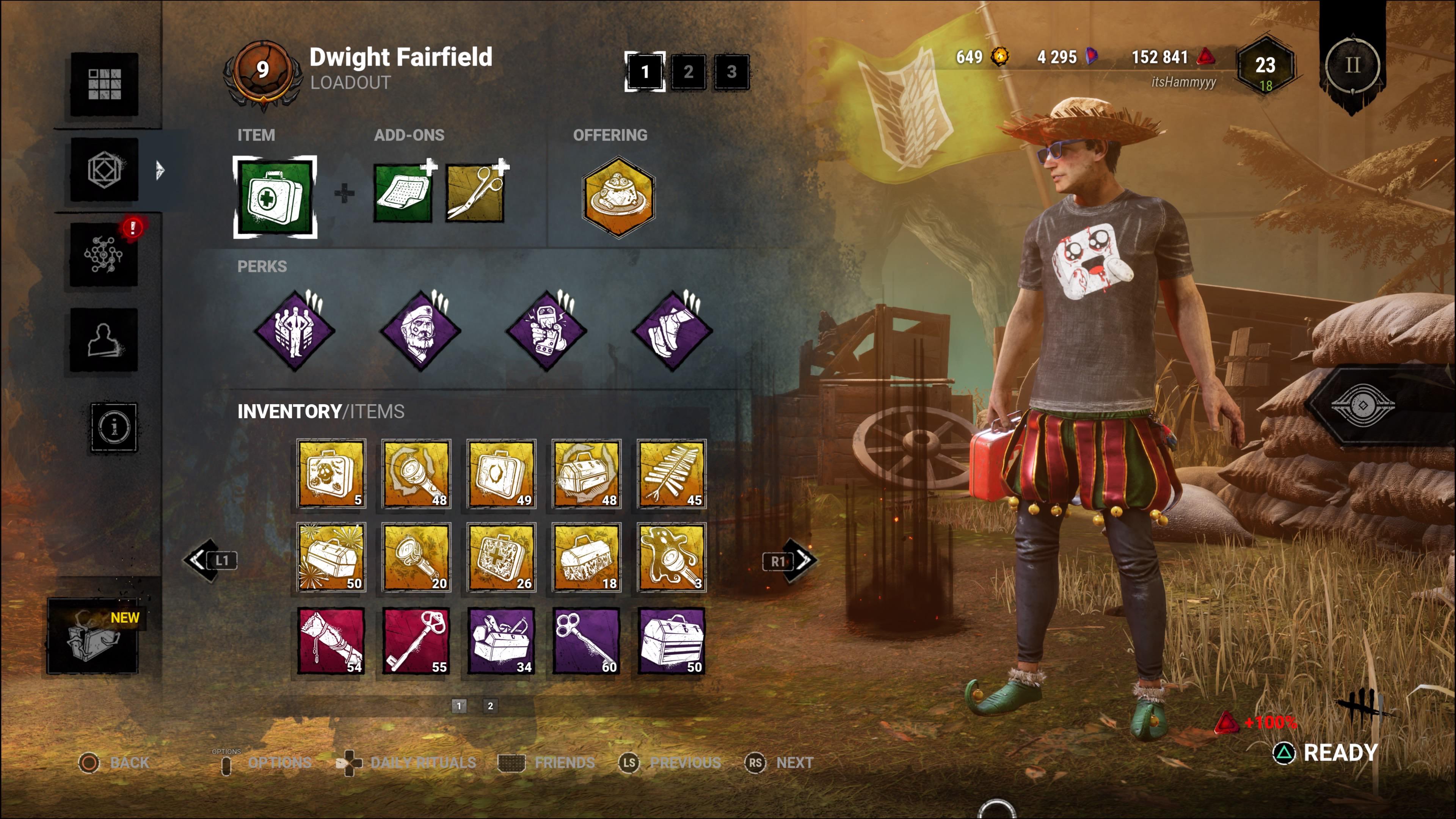Select the equipped green med-kit item slot
This screenshot has height=819, width=1456.
(275, 197)
